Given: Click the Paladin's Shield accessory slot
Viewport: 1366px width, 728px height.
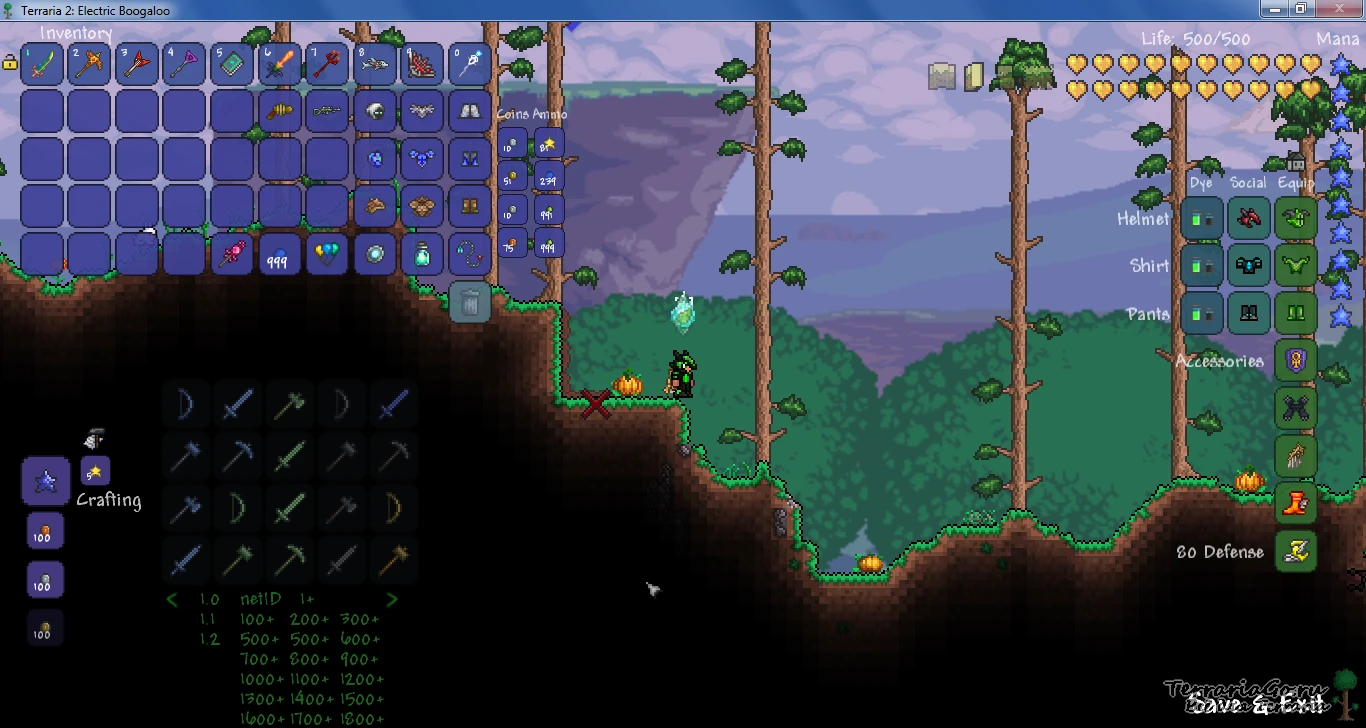Looking at the screenshot, I should (1296, 361).
